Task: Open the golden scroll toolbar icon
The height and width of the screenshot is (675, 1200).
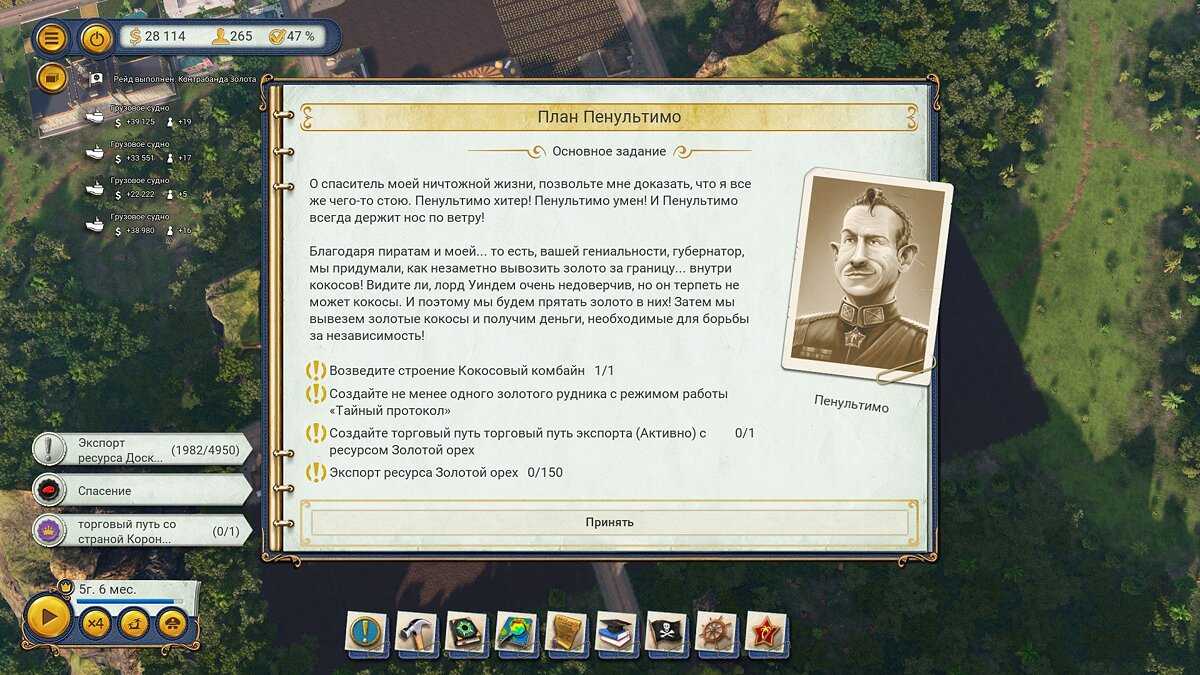Action: [567, 632]
